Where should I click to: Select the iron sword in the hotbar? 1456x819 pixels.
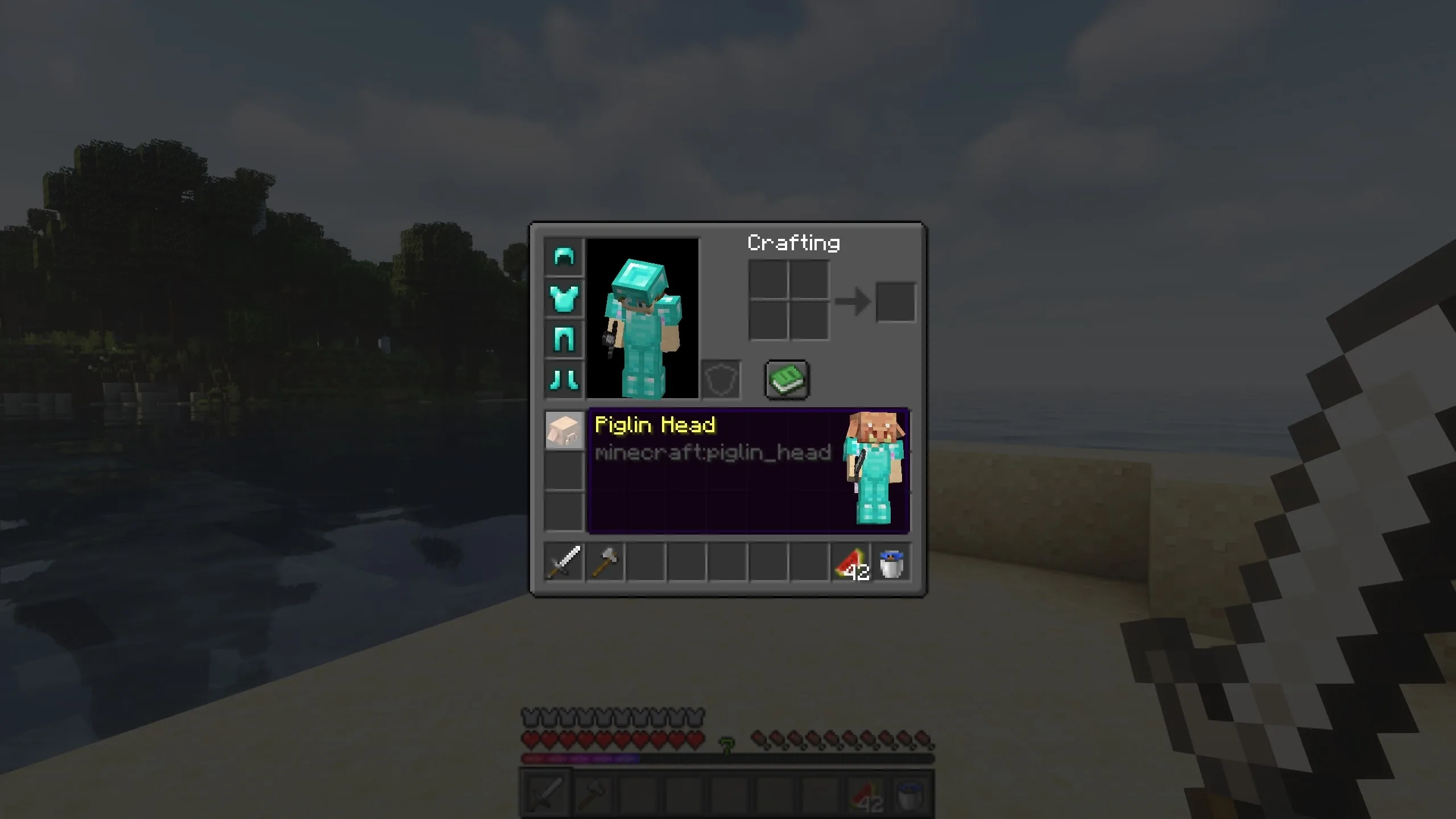(x=564, y=562)
